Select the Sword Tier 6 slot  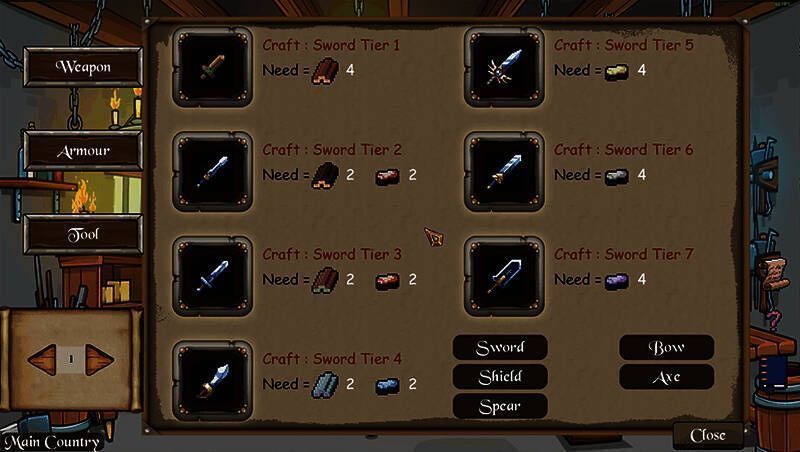point(504,172)
